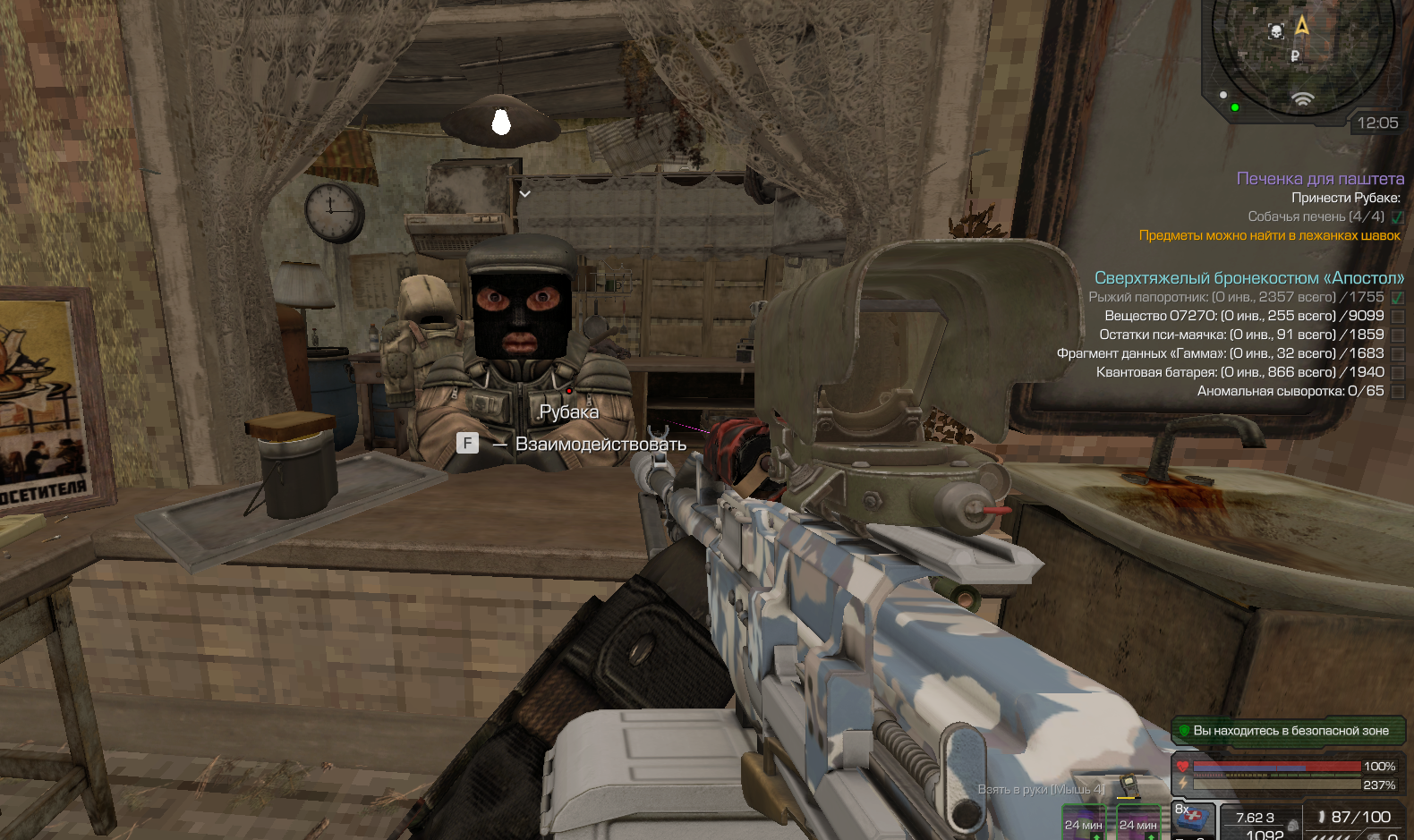
Task: Select the «Квантовая батарея» requirement row
Action: click(x=1239, y=372)
